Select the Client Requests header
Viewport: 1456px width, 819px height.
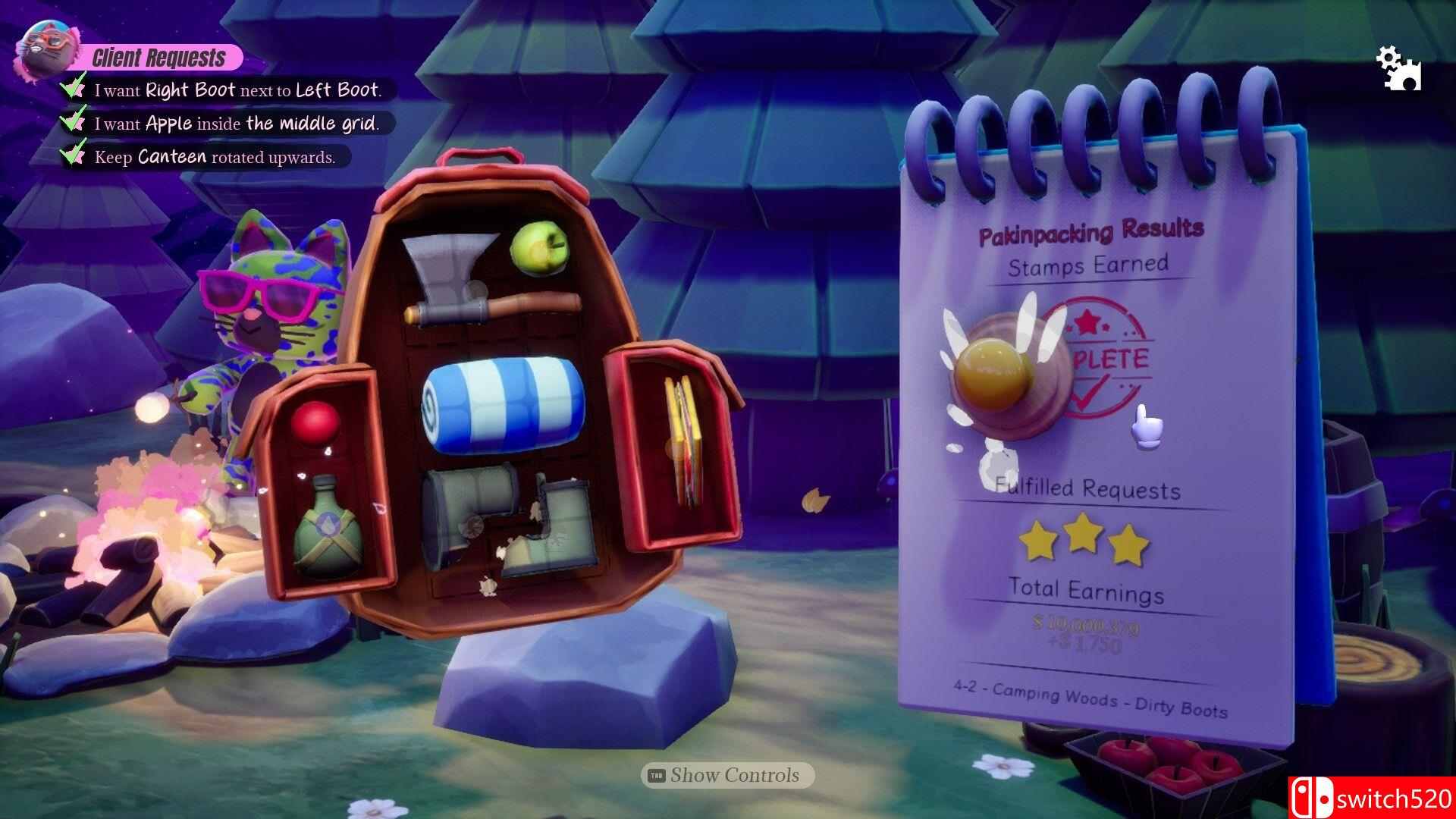(158, 58)
